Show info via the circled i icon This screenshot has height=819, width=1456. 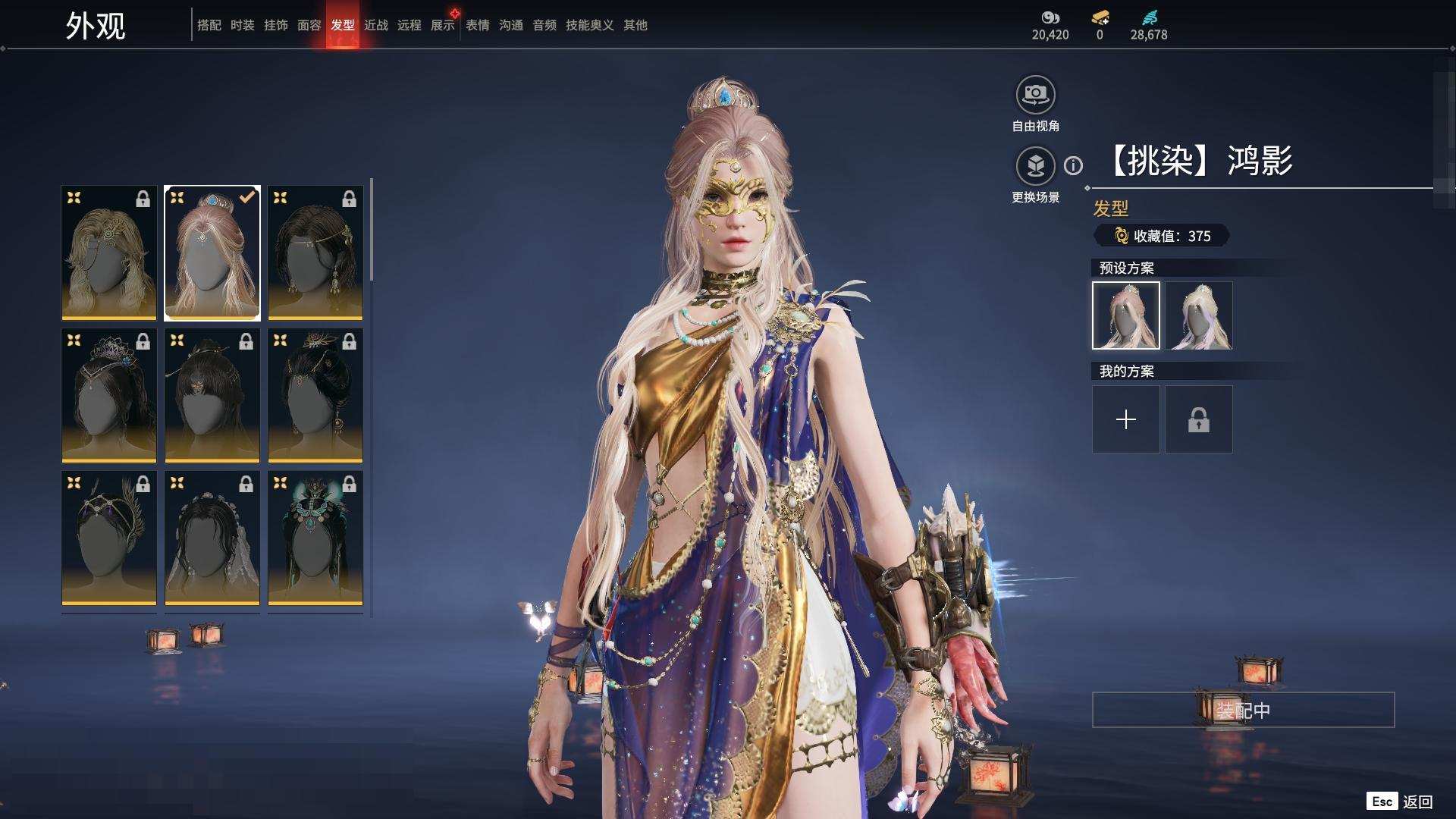(x=1073, y=165)
